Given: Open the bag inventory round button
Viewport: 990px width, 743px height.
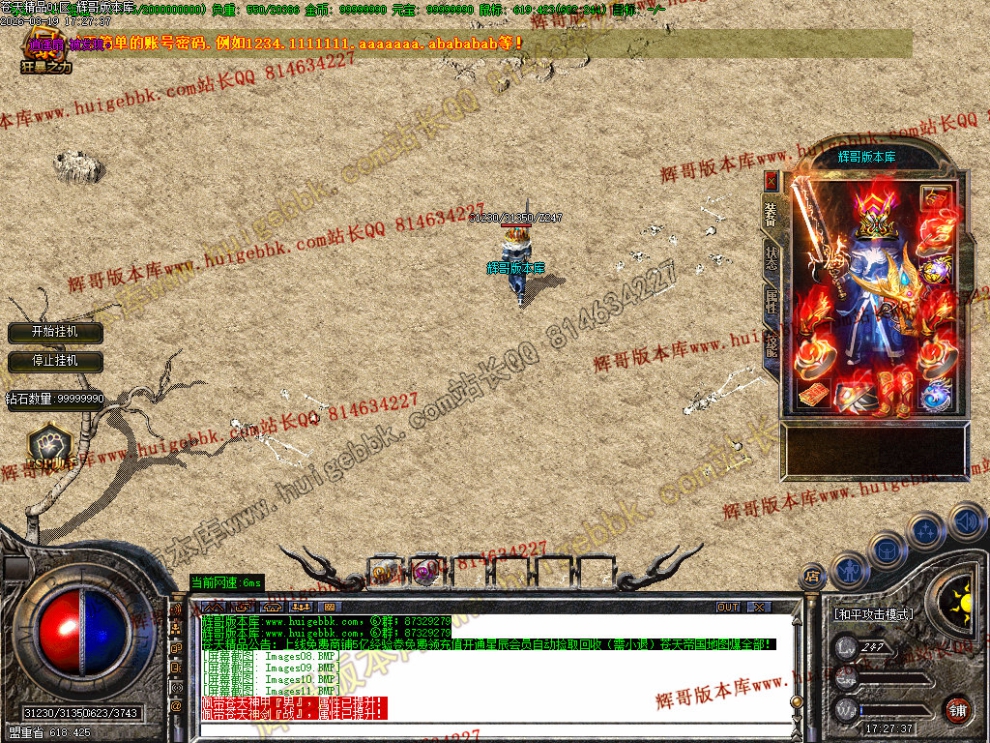Looking at the screenshot, I should 887,549.
